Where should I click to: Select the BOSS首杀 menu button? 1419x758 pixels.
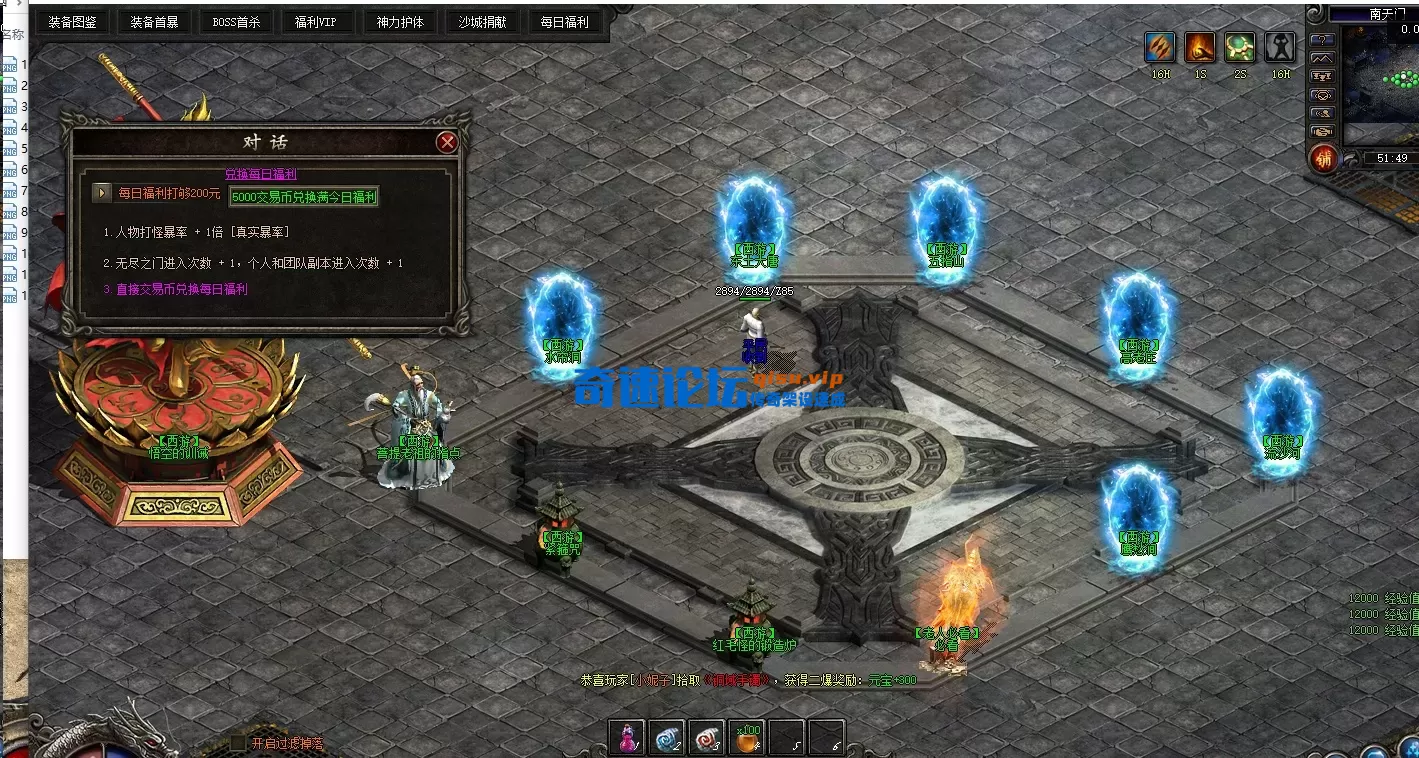click(236, 22)
